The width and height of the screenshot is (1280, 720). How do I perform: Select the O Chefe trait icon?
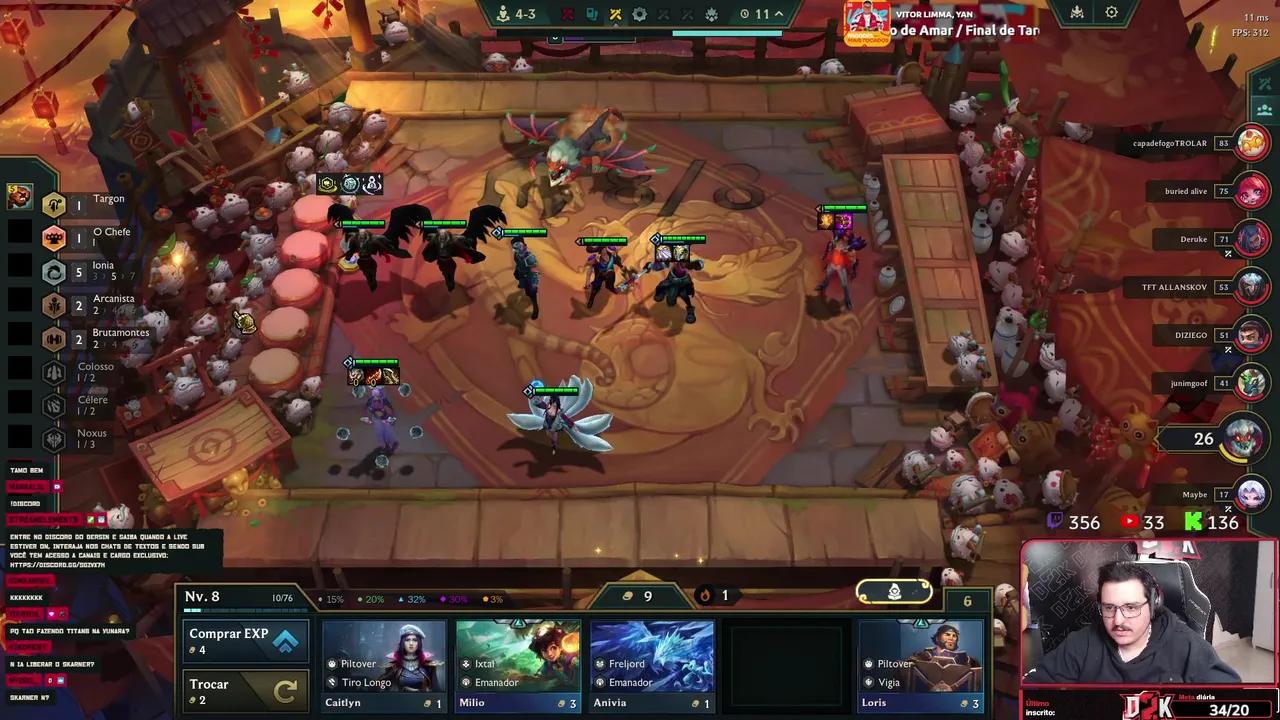[x=54, y=238]
